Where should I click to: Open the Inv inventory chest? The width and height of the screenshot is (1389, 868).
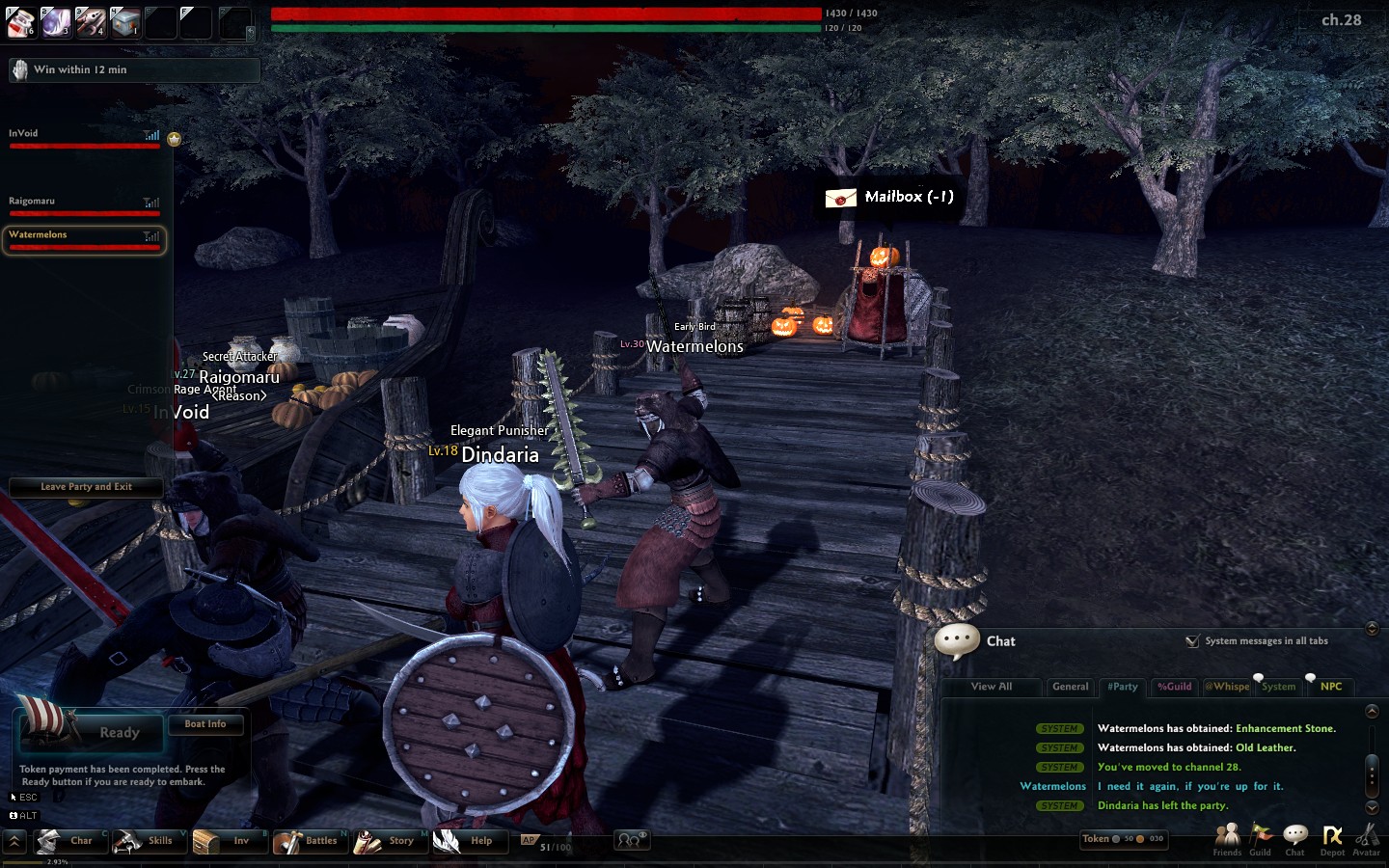pyautogui.click(x=227, y=841)
